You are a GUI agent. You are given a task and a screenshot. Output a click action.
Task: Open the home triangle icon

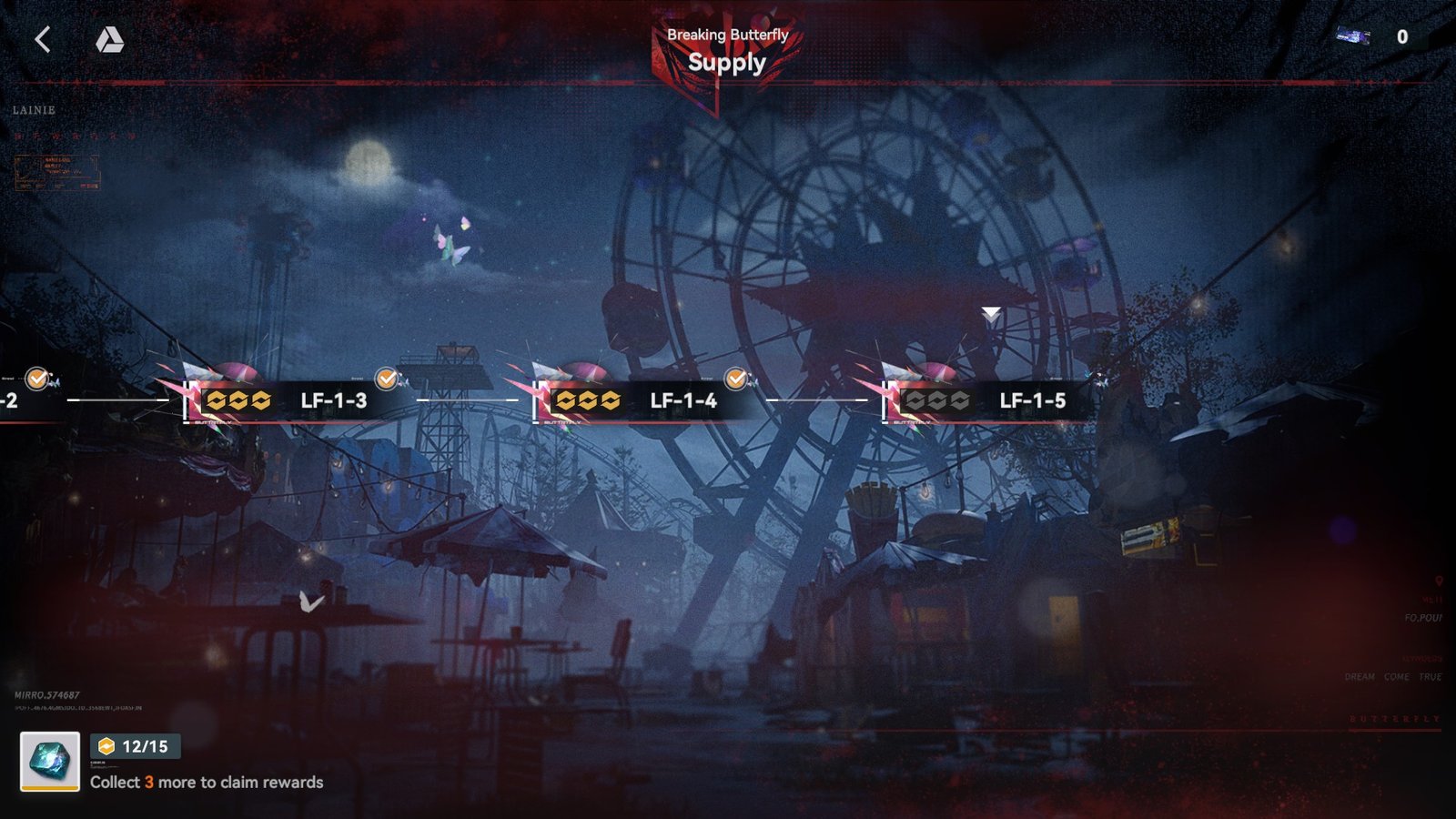click(109, 39)
